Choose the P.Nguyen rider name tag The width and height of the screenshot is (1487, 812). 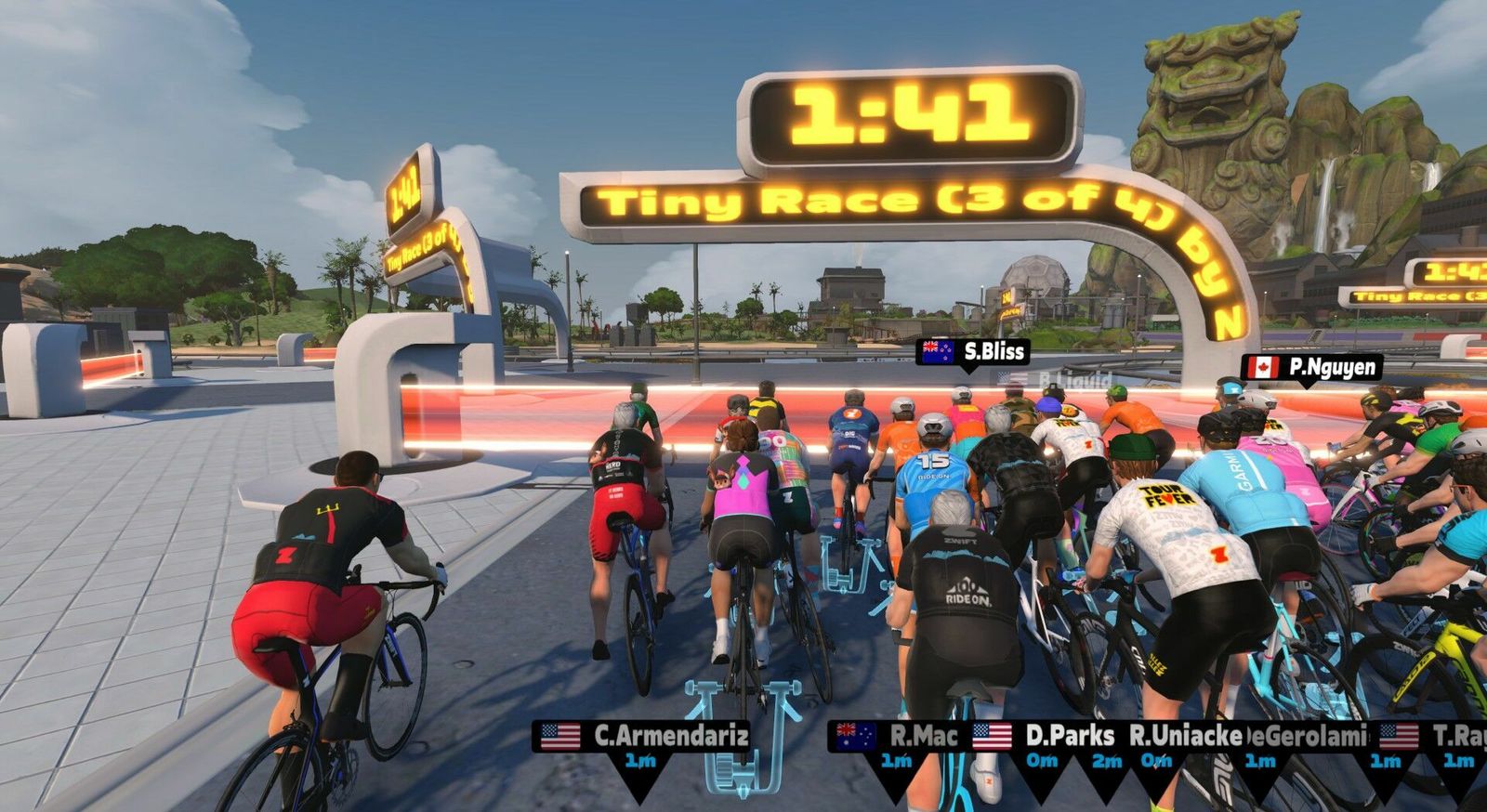click(x=1311, y=367)
